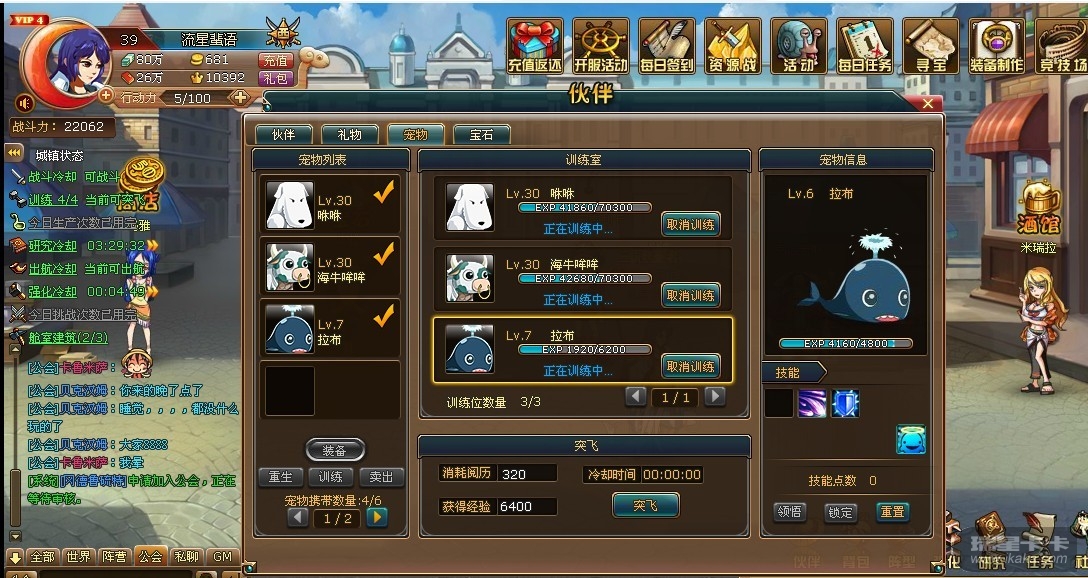Click the 卖出 sell button
1088x578 pixels.
(381, 477)
